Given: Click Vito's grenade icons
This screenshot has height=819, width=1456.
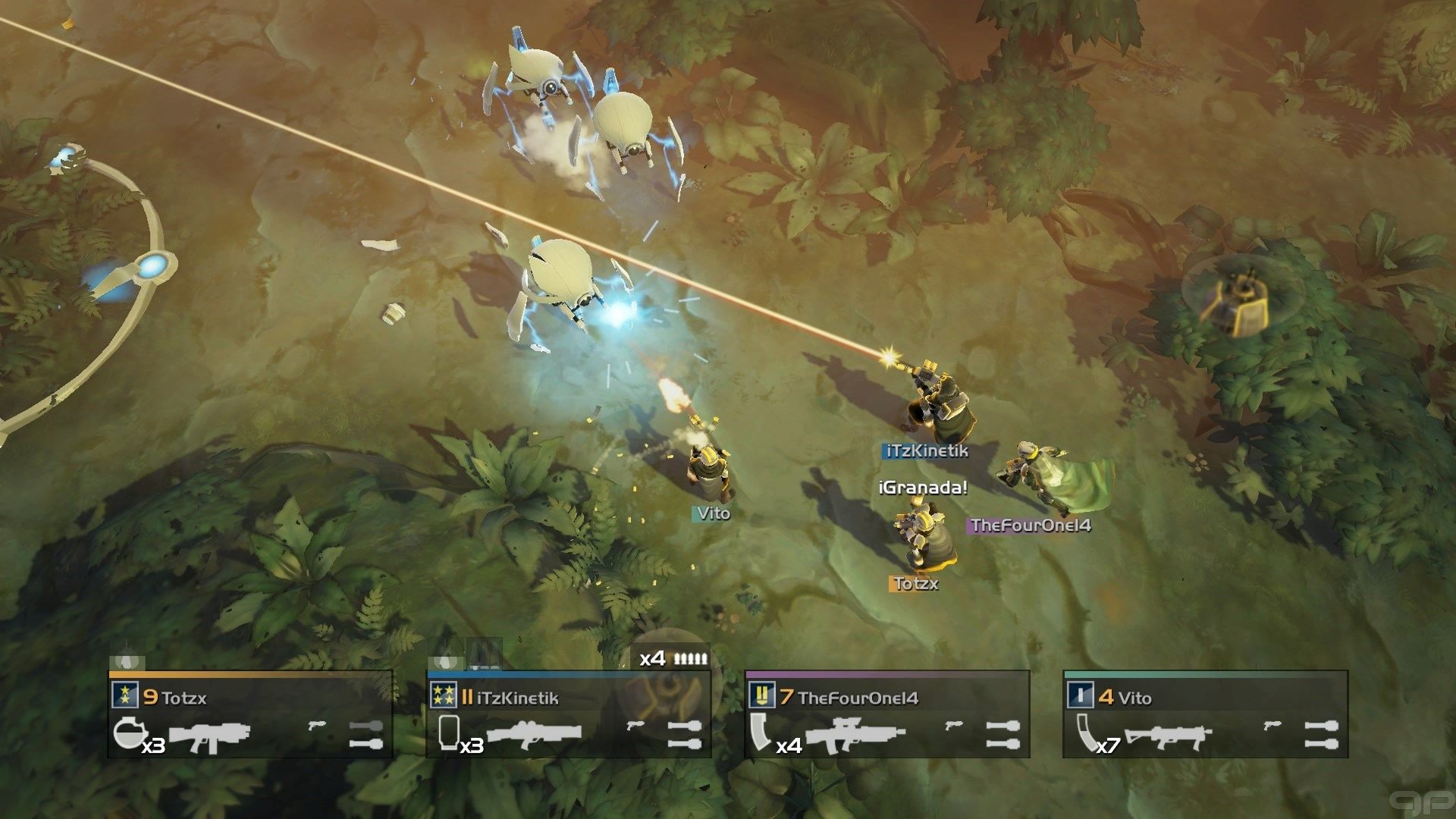Looking at the screenshot, I should tap(1322, 735).
